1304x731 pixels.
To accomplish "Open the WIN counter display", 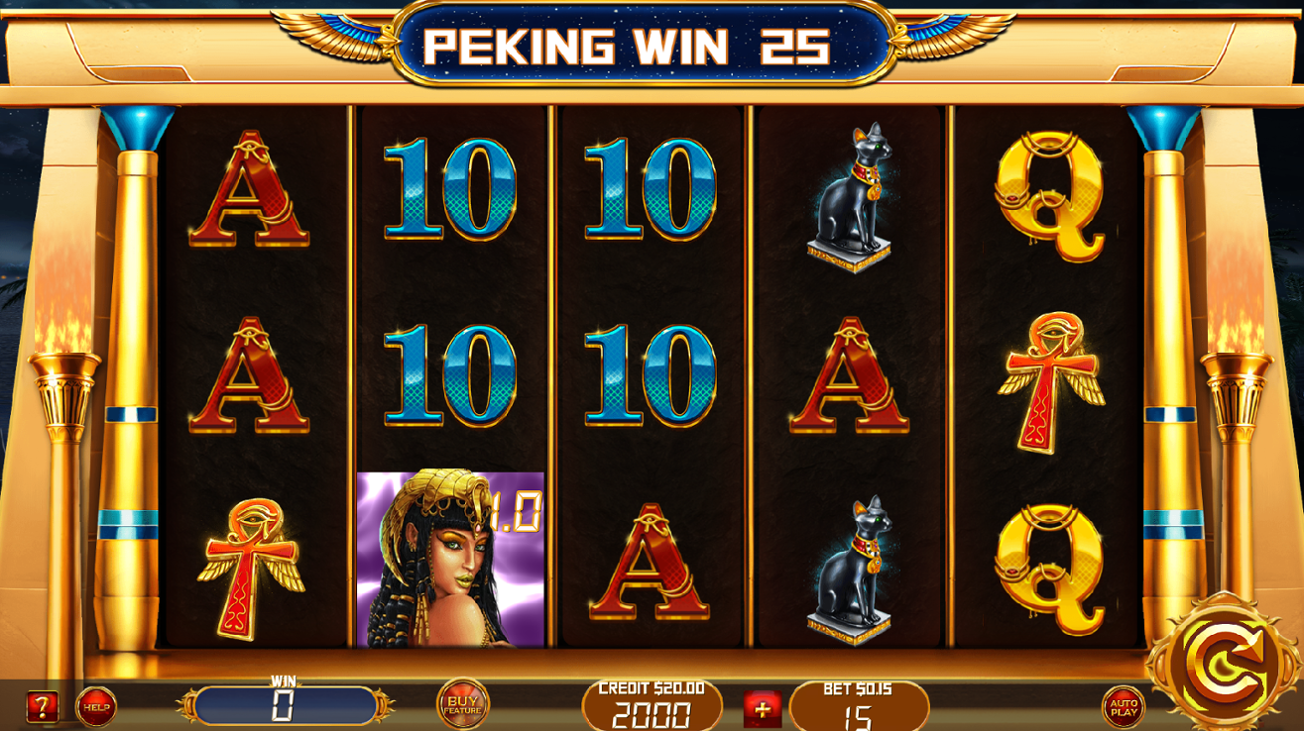I will [x=285, y=705].
